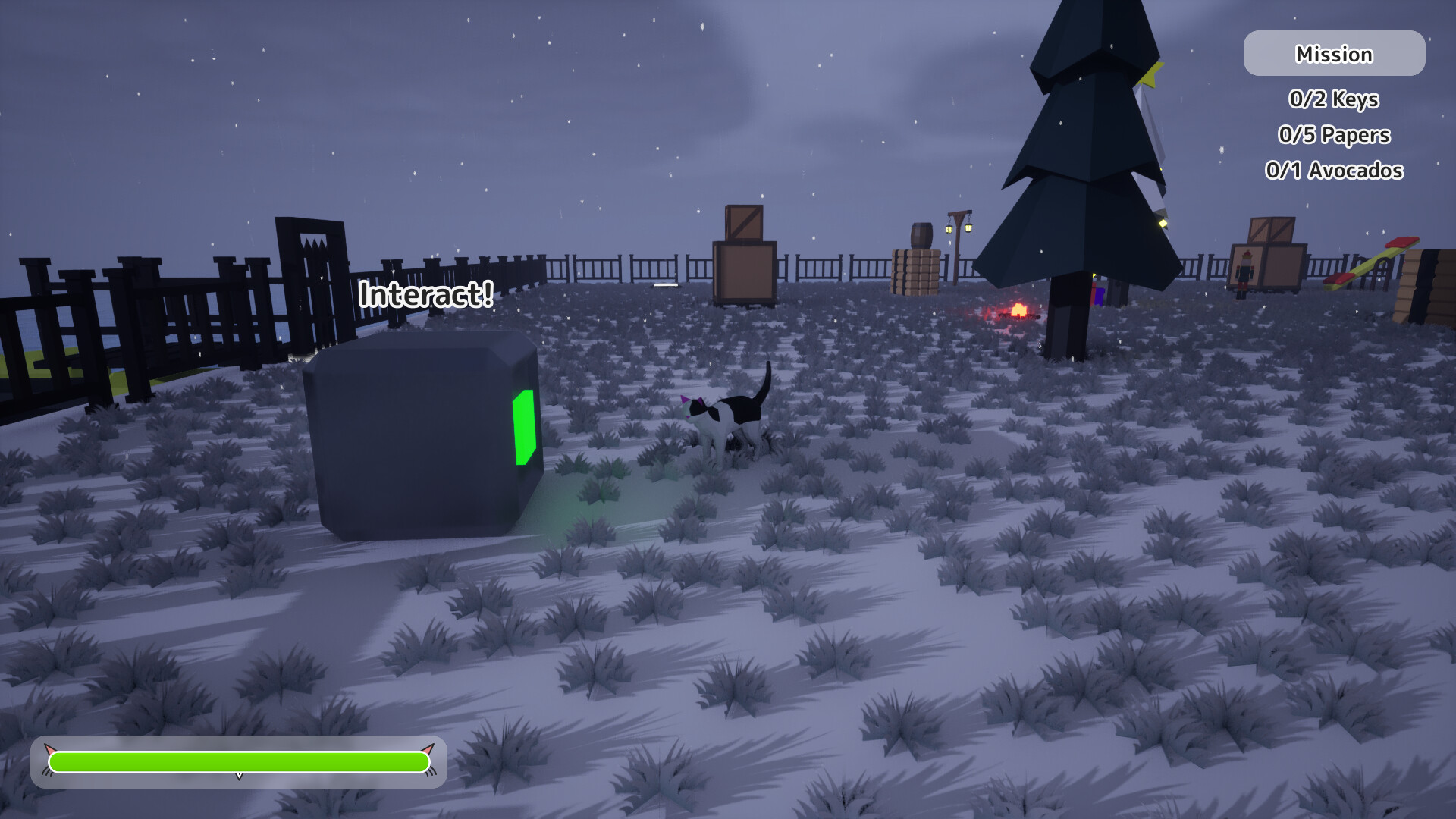Click the Interact! prompt text
Screen dimensions: 1456x819
[426, 294]
